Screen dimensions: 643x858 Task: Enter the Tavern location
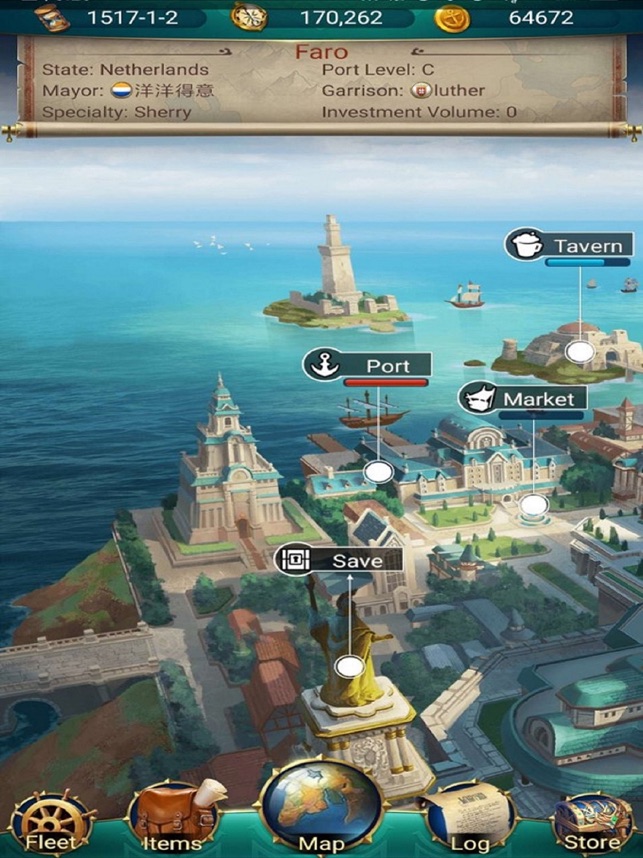click(570, 246)
